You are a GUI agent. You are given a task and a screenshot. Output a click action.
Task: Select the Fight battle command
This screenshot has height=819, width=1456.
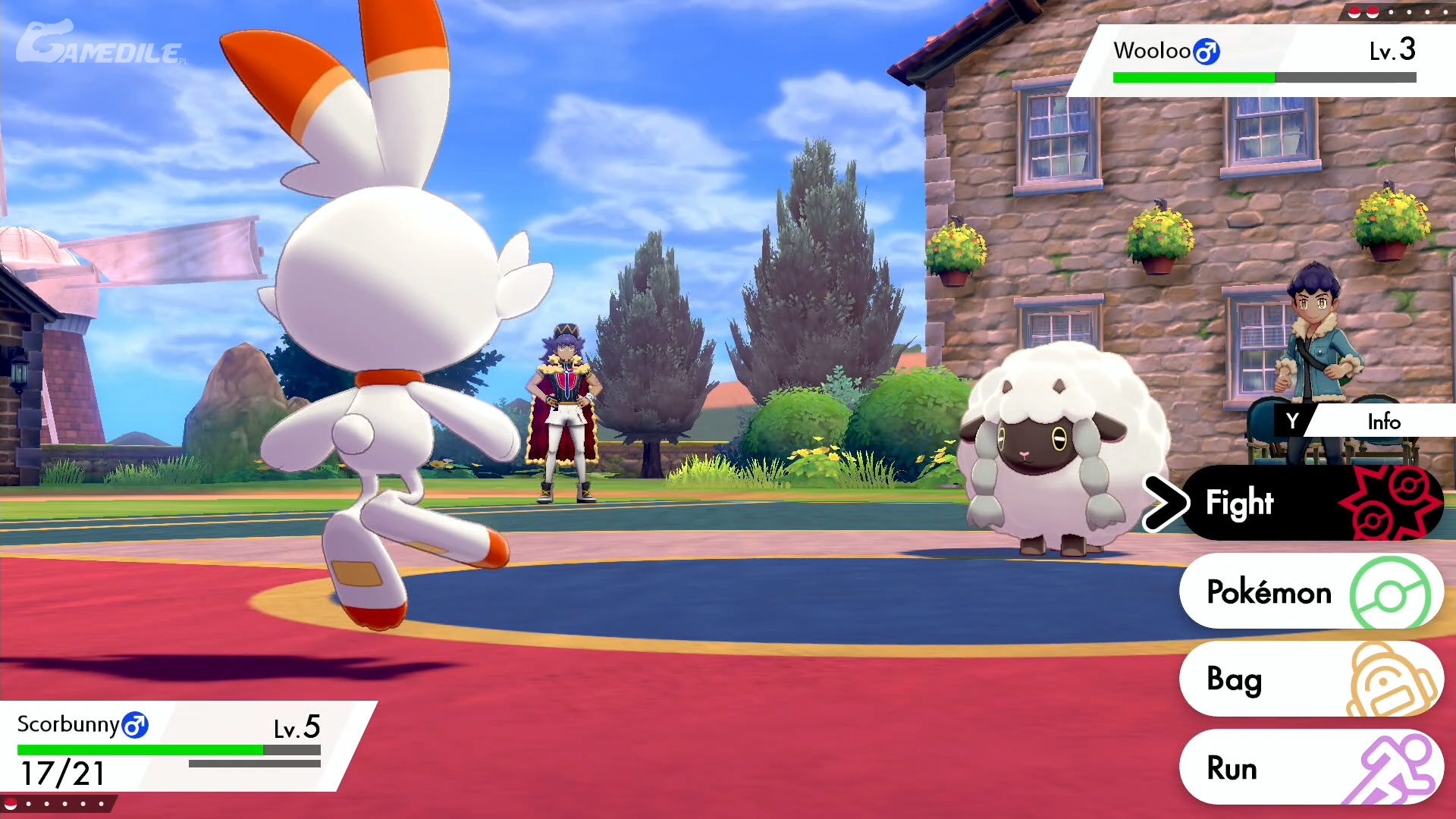(1310, 503)
